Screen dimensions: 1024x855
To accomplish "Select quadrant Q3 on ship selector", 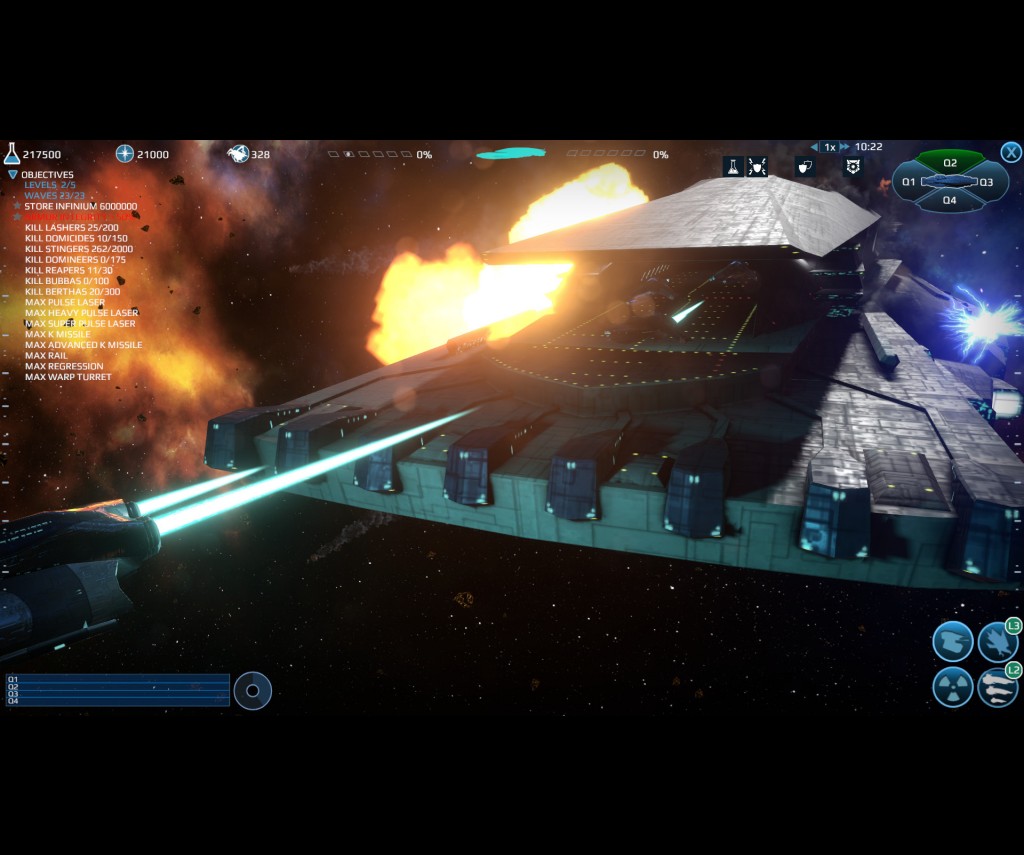I will click(x=987, y=182).
